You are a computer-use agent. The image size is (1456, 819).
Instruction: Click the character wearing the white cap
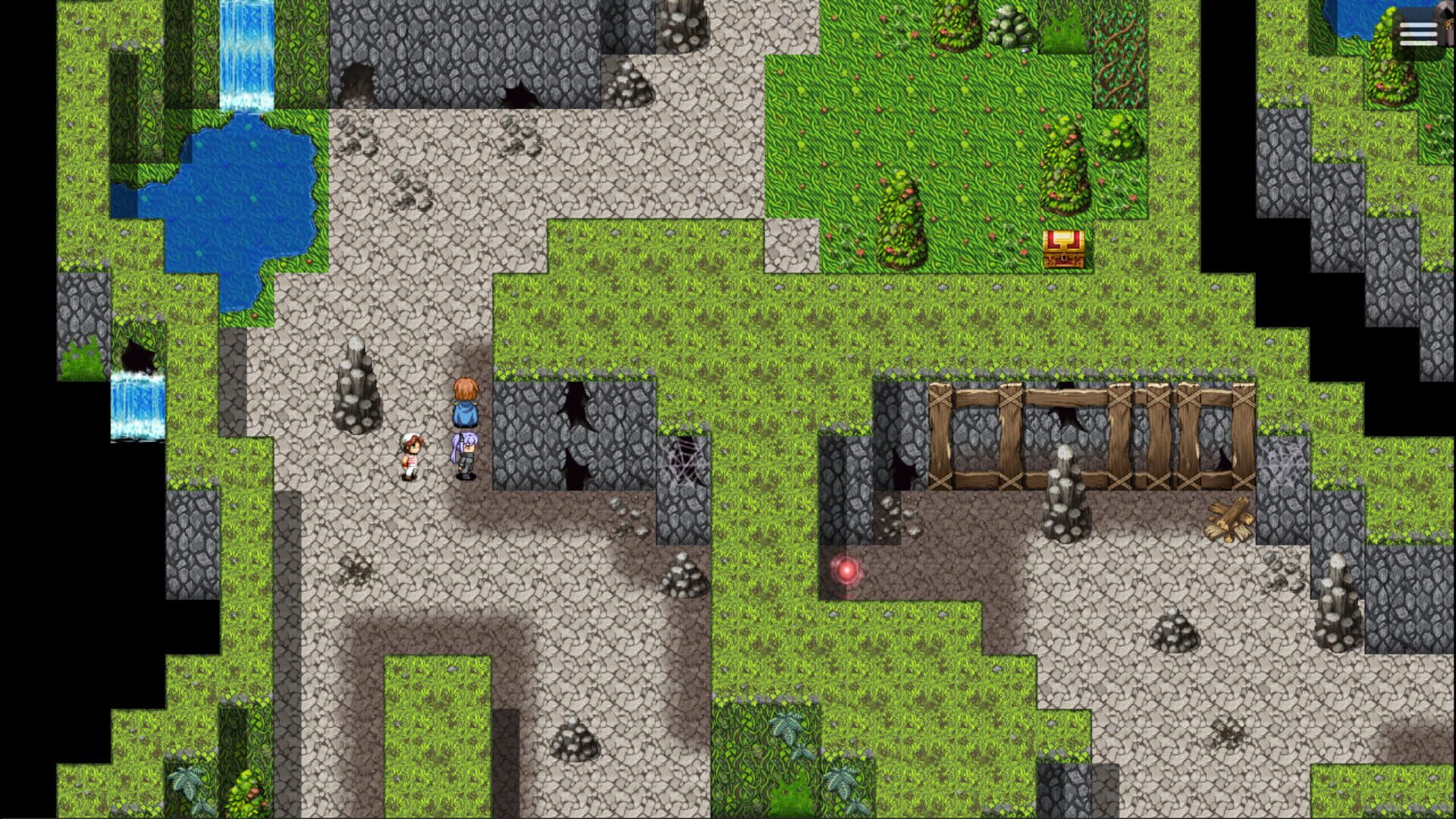[409, 455]
